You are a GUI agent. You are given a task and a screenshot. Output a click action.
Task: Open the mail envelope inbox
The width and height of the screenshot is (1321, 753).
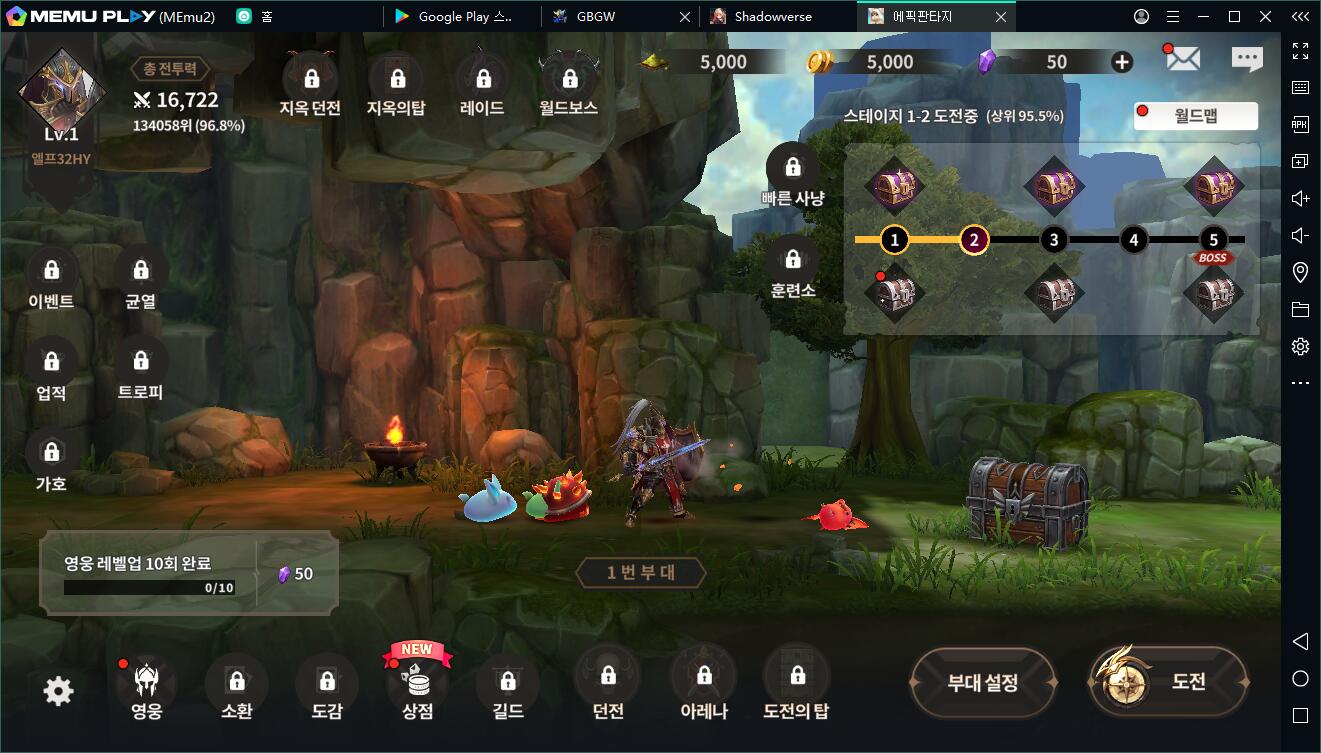pyautogui.click(x=1182, y=59)
